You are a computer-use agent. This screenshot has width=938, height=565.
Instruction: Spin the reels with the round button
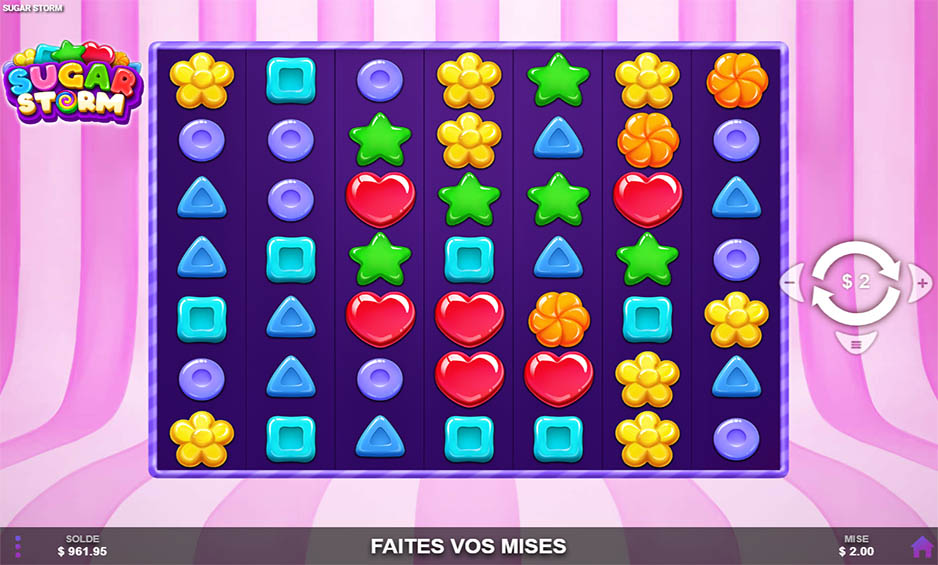pyautogui.click(x=855, y=282)
